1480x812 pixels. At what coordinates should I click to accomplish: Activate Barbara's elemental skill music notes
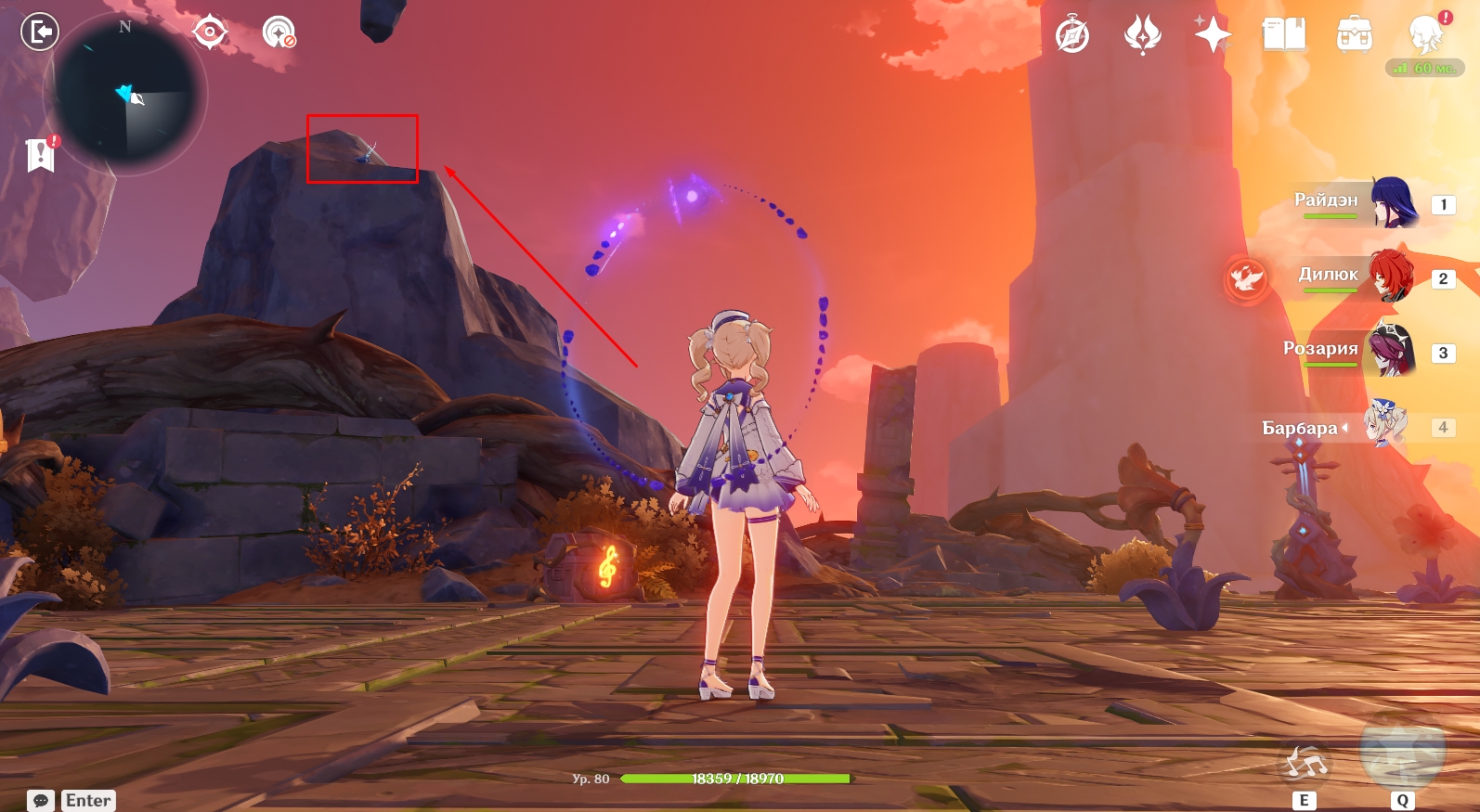click(x=1305, y=764)
